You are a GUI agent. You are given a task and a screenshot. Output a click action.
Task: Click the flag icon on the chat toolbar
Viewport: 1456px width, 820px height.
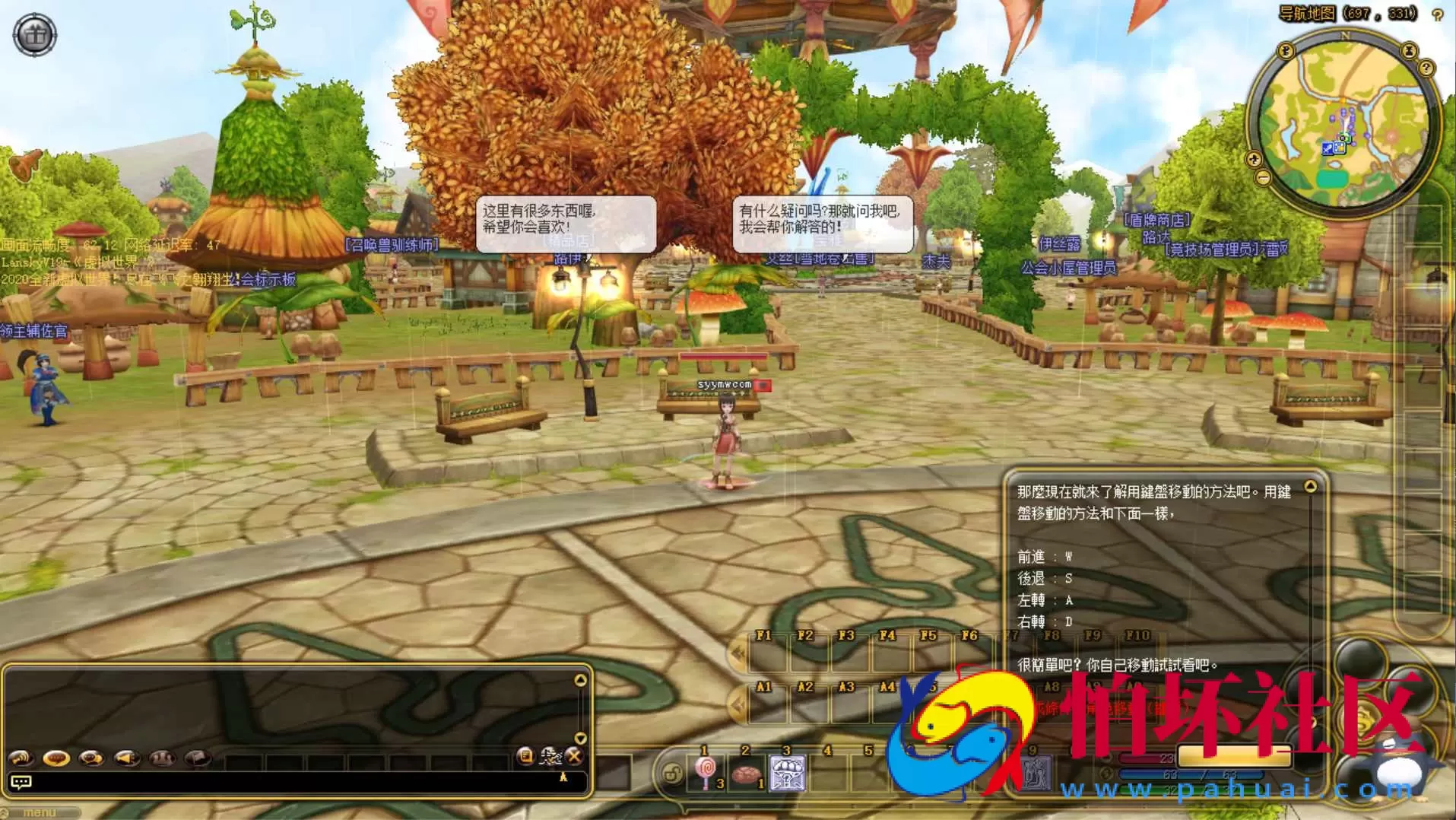coord(195,758)
